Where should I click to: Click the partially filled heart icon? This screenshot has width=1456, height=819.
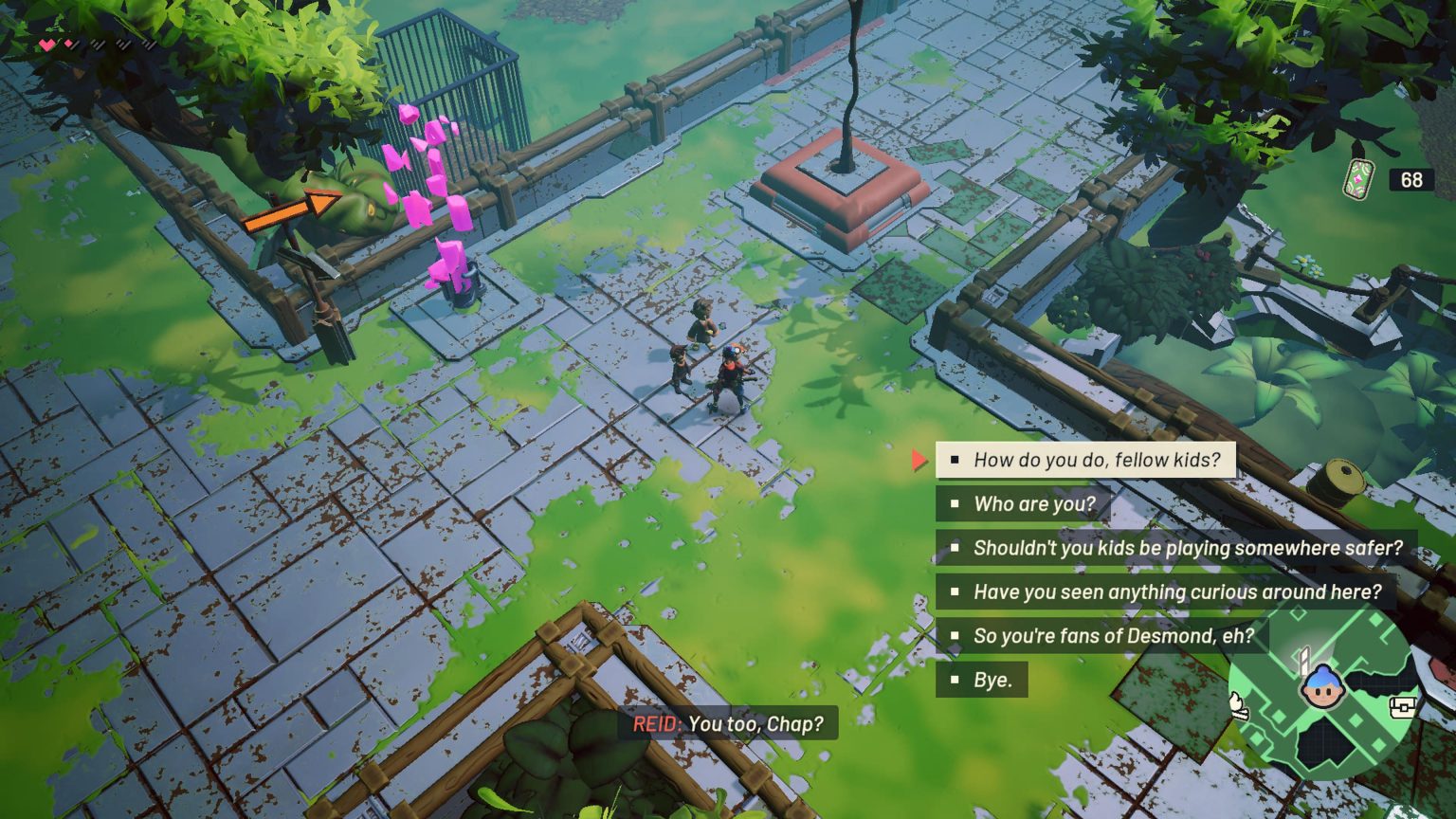click(x=68, y=43)
